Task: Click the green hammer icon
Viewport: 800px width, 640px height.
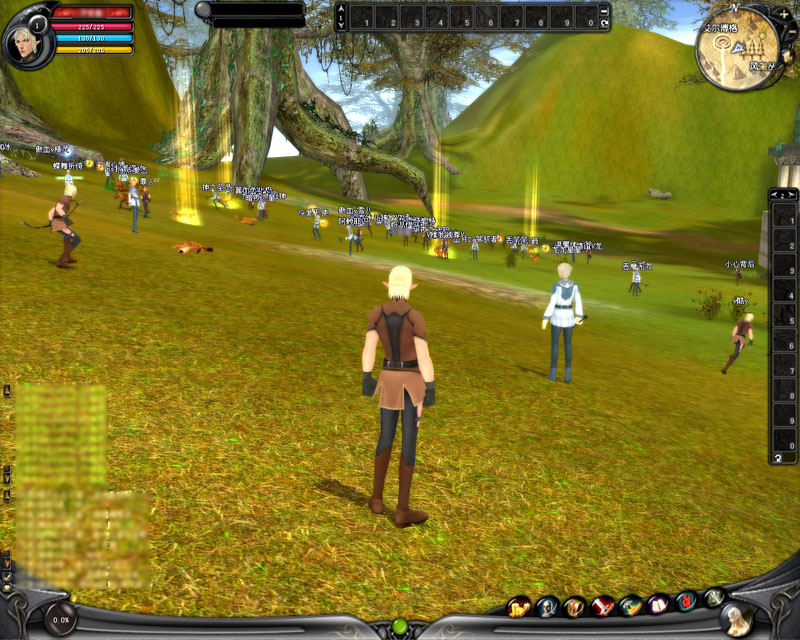Action: (631, 605)
